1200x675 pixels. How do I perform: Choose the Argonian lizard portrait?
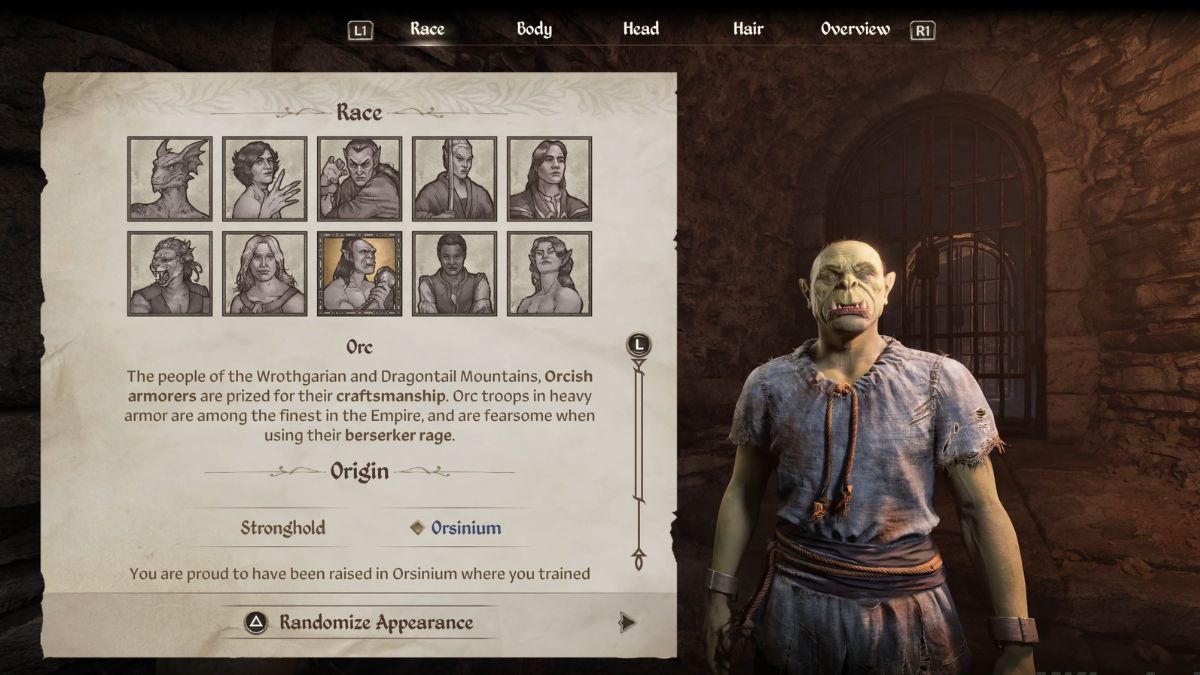[x=170, y=178]
